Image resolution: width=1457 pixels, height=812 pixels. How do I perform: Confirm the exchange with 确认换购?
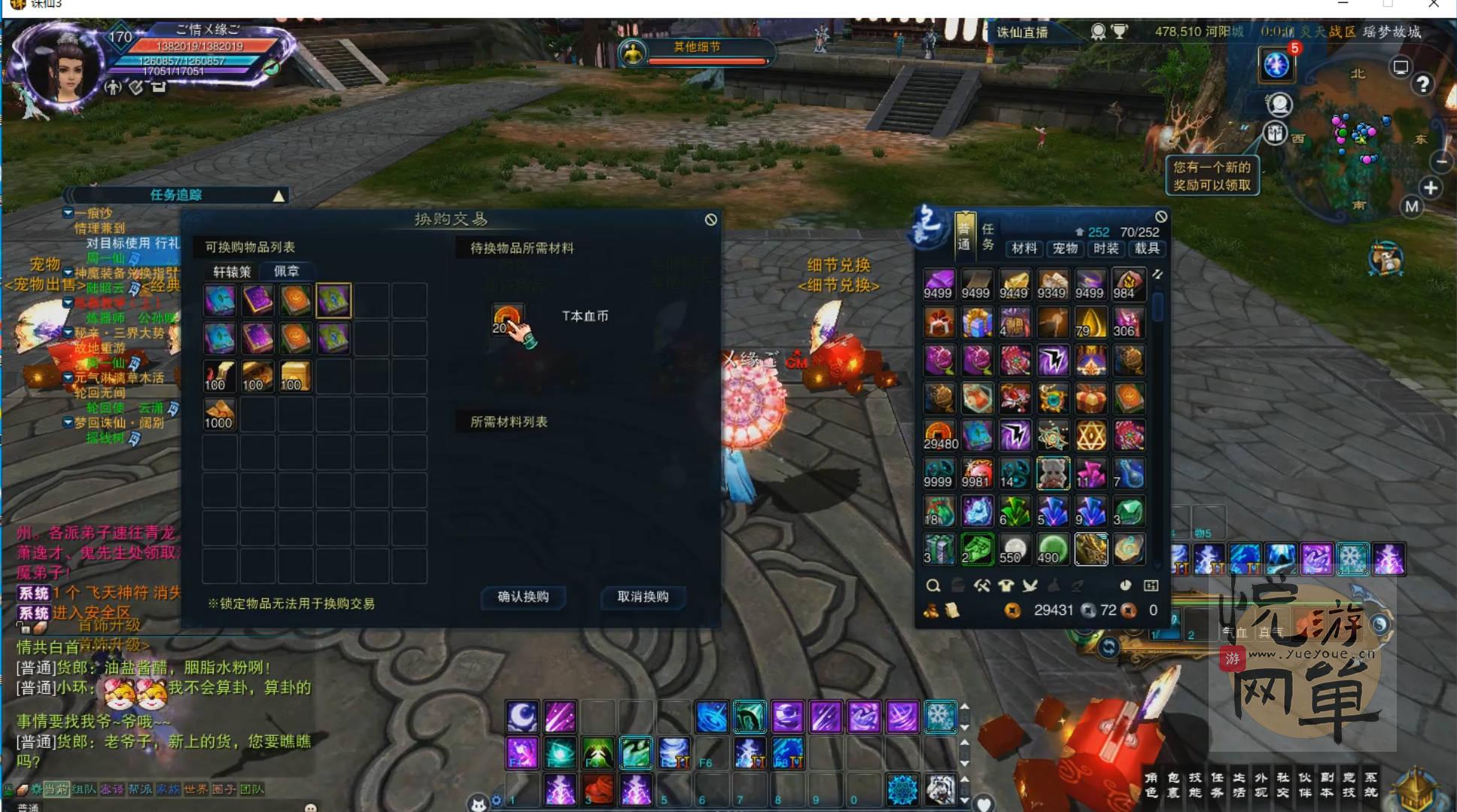point(523,597)
